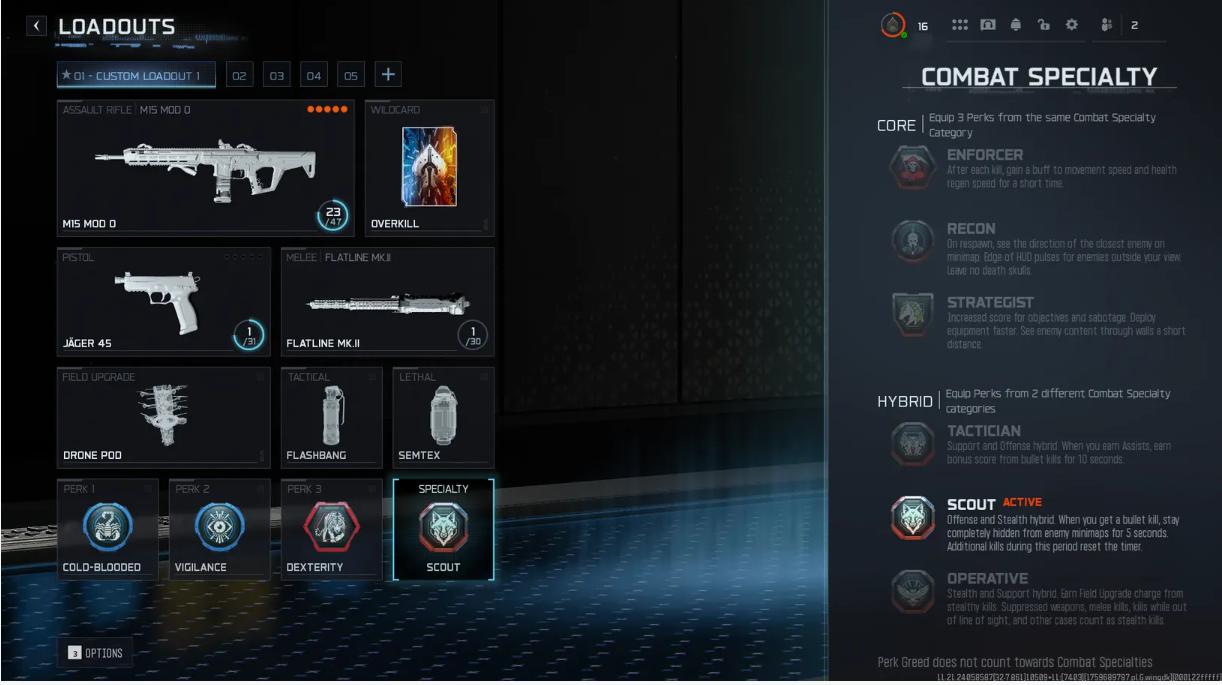Image resolution: width=1222 pixels, height=685 pixels.
Task: Switch to loadout tab 05
Action: point(351,76)
